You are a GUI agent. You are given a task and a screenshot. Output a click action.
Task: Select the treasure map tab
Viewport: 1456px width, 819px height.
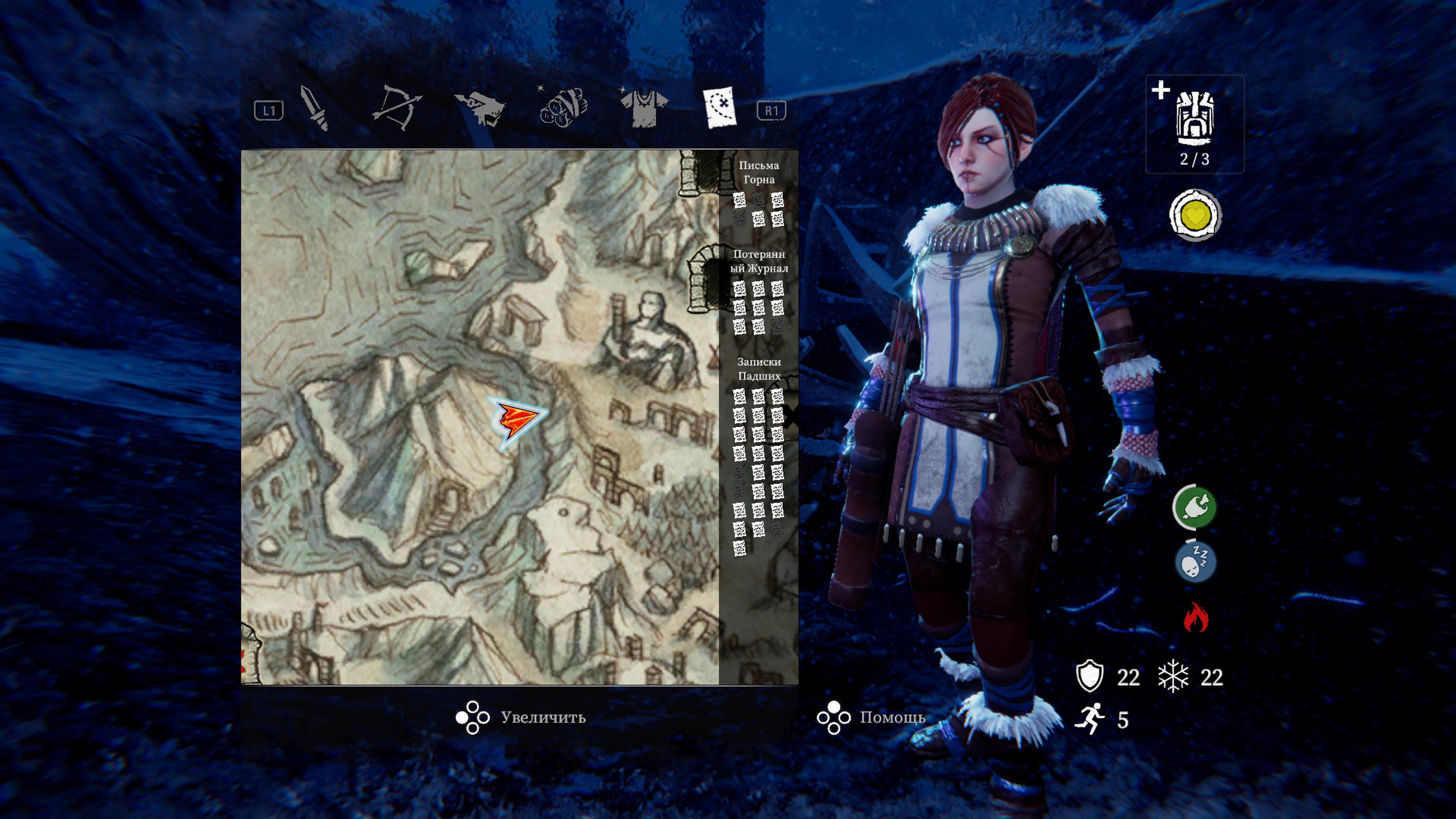coord(721,107)
